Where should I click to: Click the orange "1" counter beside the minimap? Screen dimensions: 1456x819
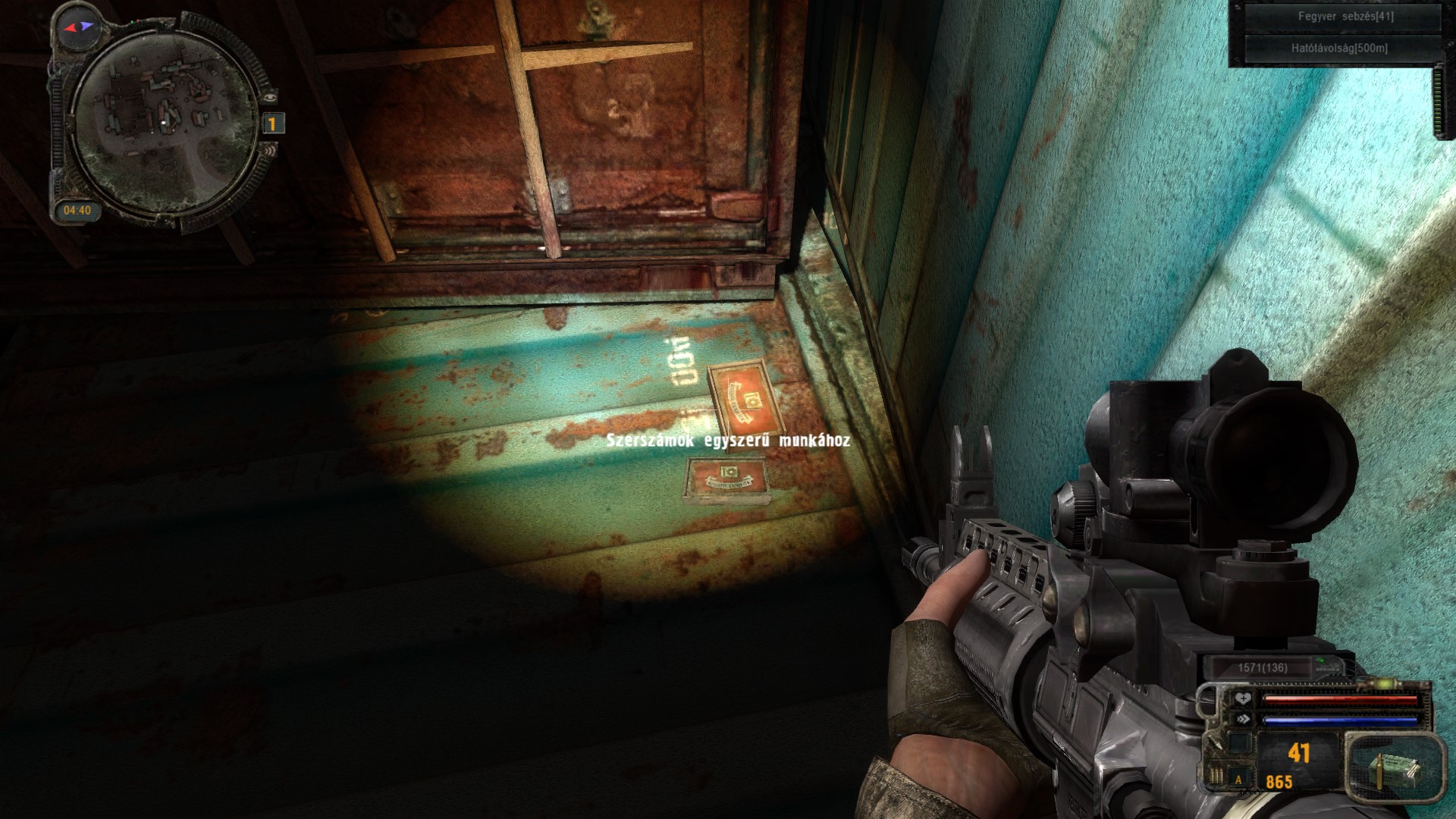pyautogui.click(x=273, y=124)
